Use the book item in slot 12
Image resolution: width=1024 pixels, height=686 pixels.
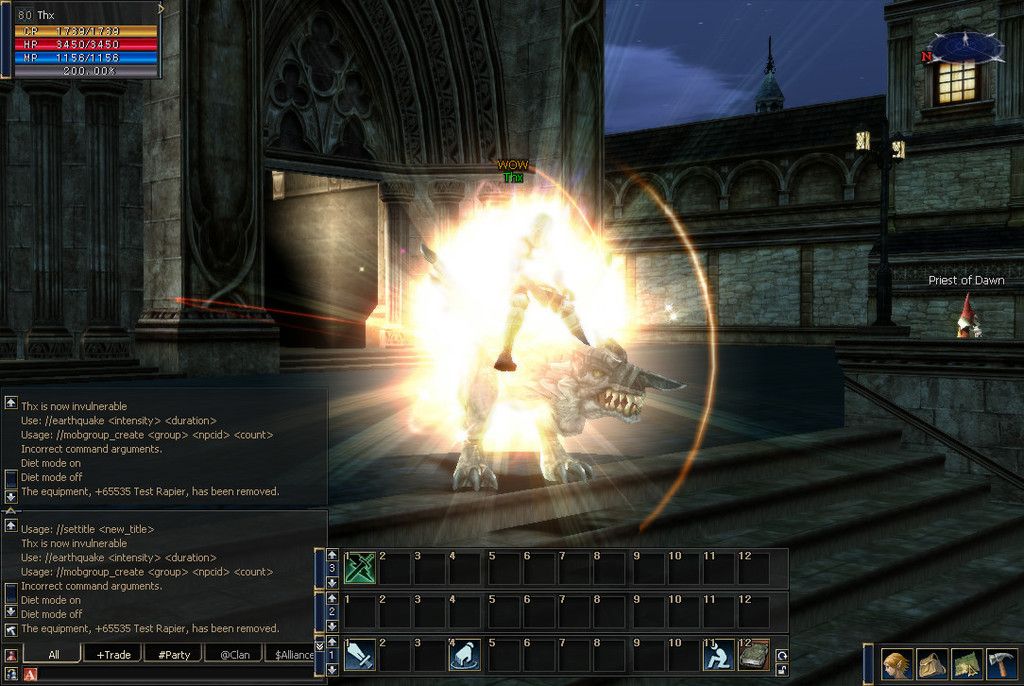[x=754, y=655]
